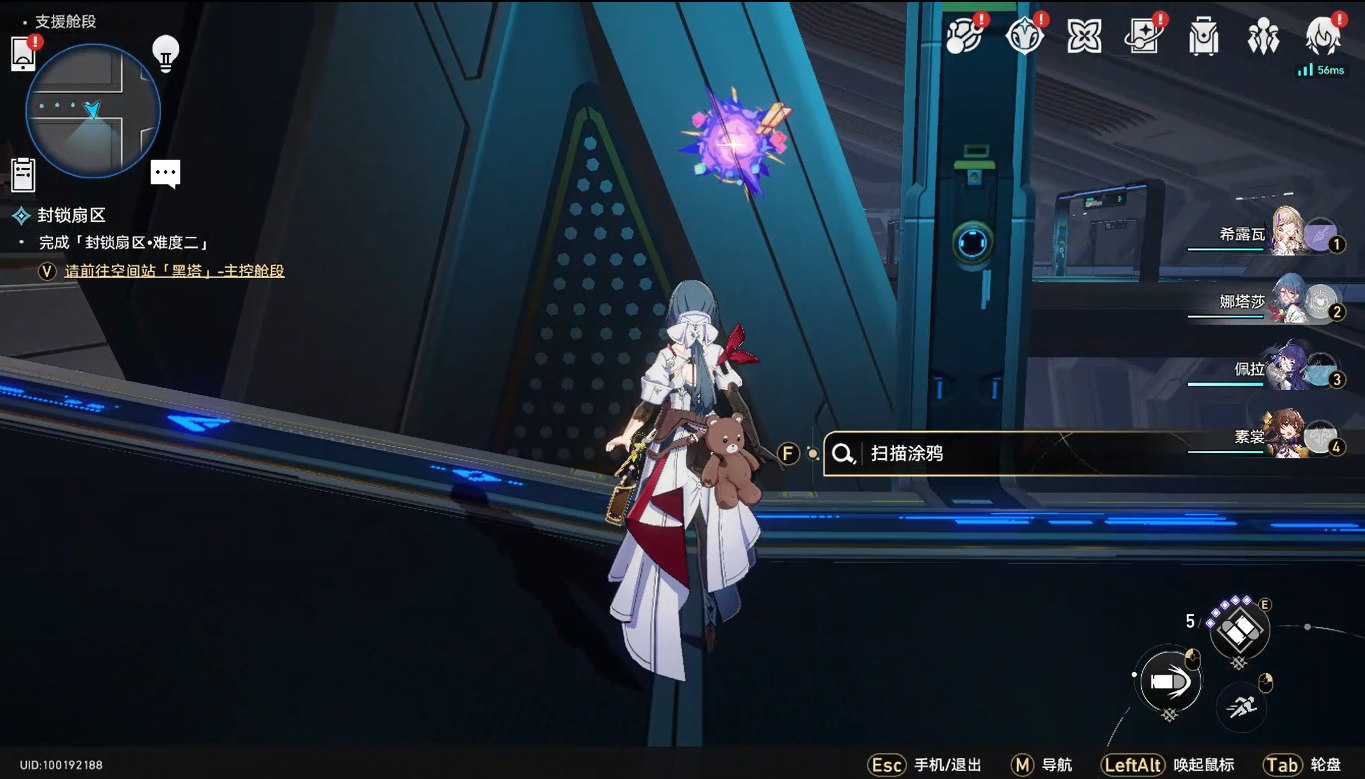Select the 封锁扇区 quest tracker title
Image resolution: width=1365 pixels, height=779 pixels.
(x=71, y=215)
